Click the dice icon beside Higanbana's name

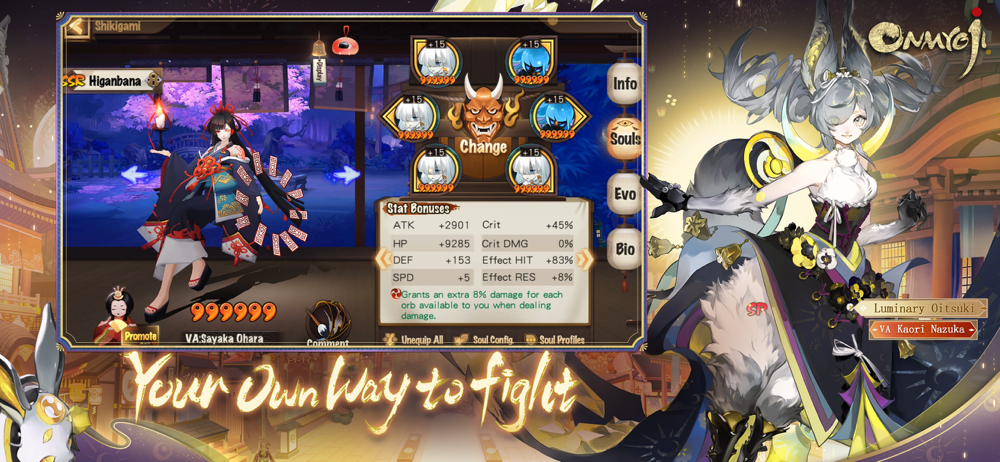[153, 80]
